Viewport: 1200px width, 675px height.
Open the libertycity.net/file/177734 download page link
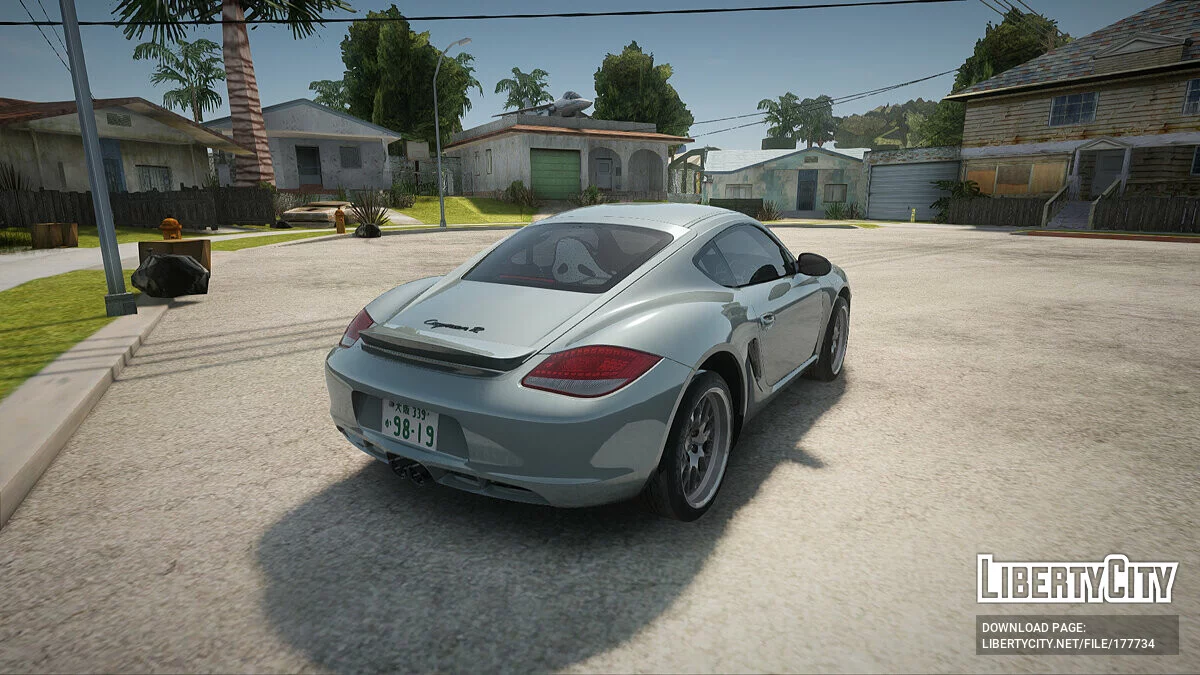1068,643
